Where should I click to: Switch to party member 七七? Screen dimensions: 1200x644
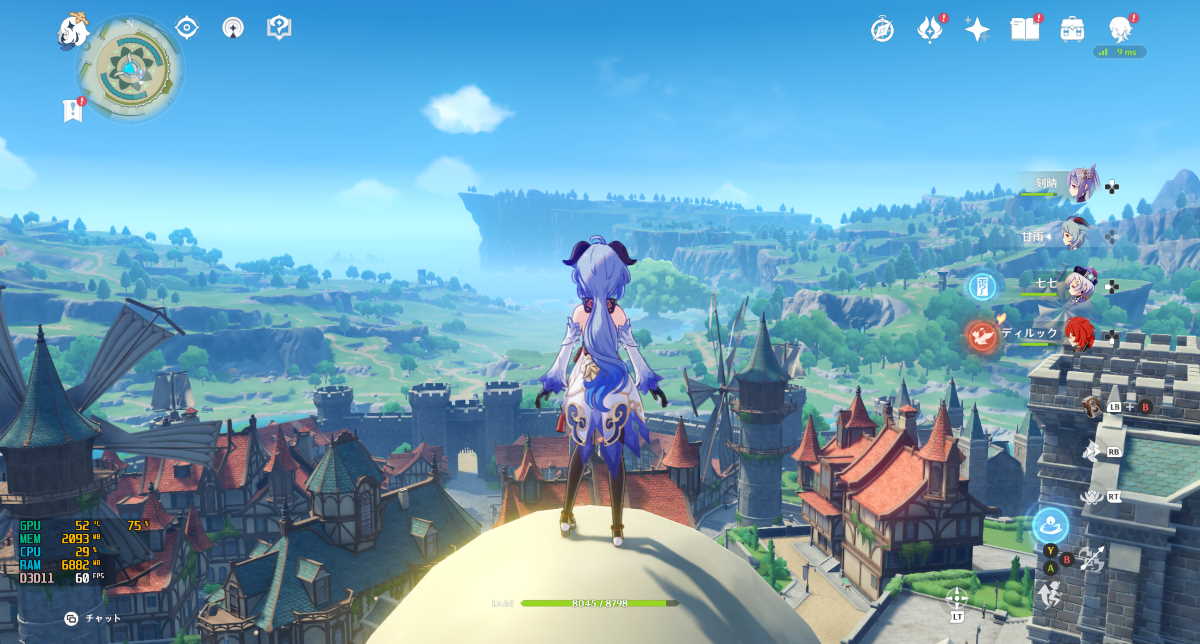pos(1080,284)
